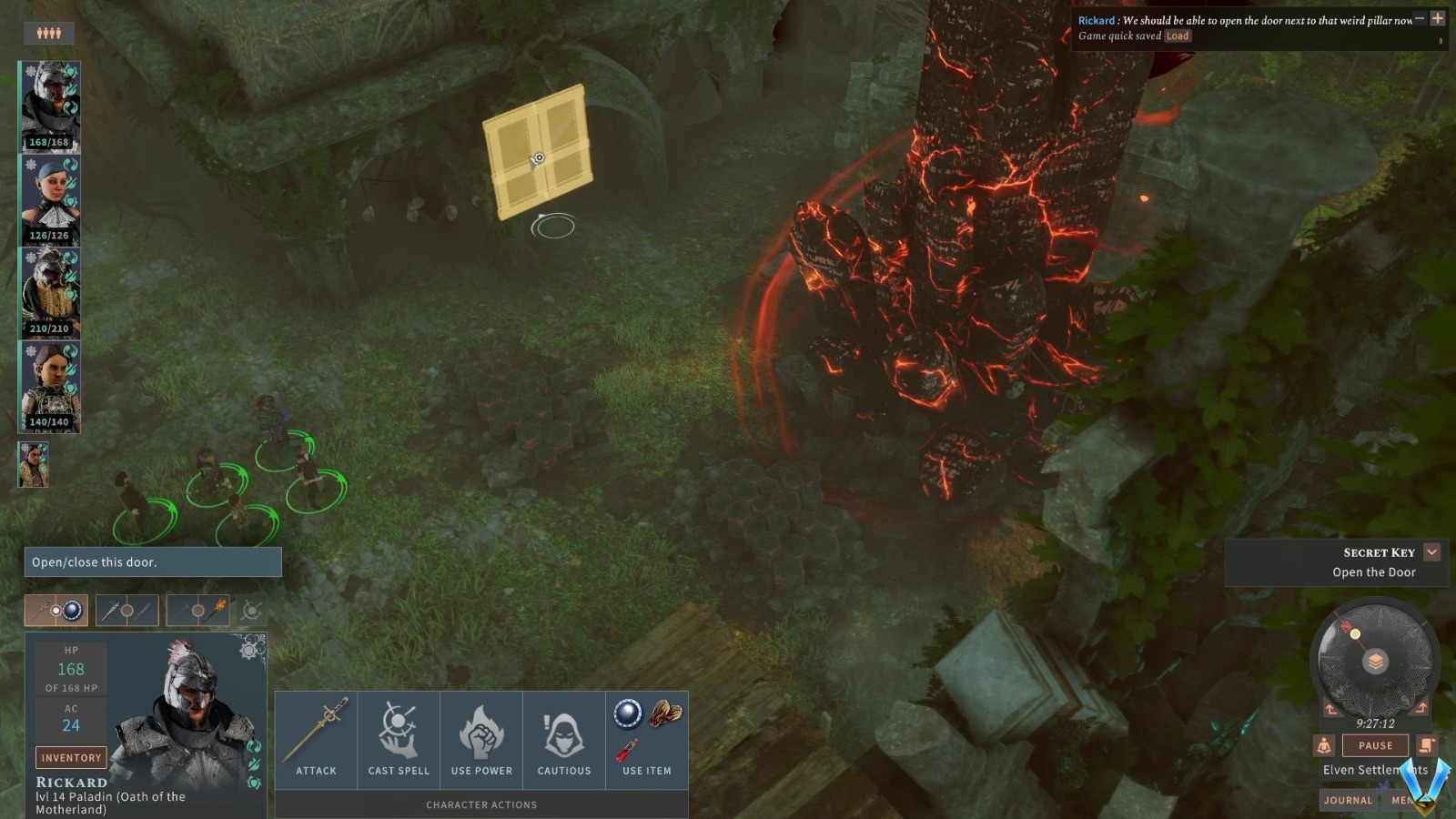Activate Cautious mode action
The width and height of the screenshot is (1456, 819).
pyautogui.click(x=564, y=739)
